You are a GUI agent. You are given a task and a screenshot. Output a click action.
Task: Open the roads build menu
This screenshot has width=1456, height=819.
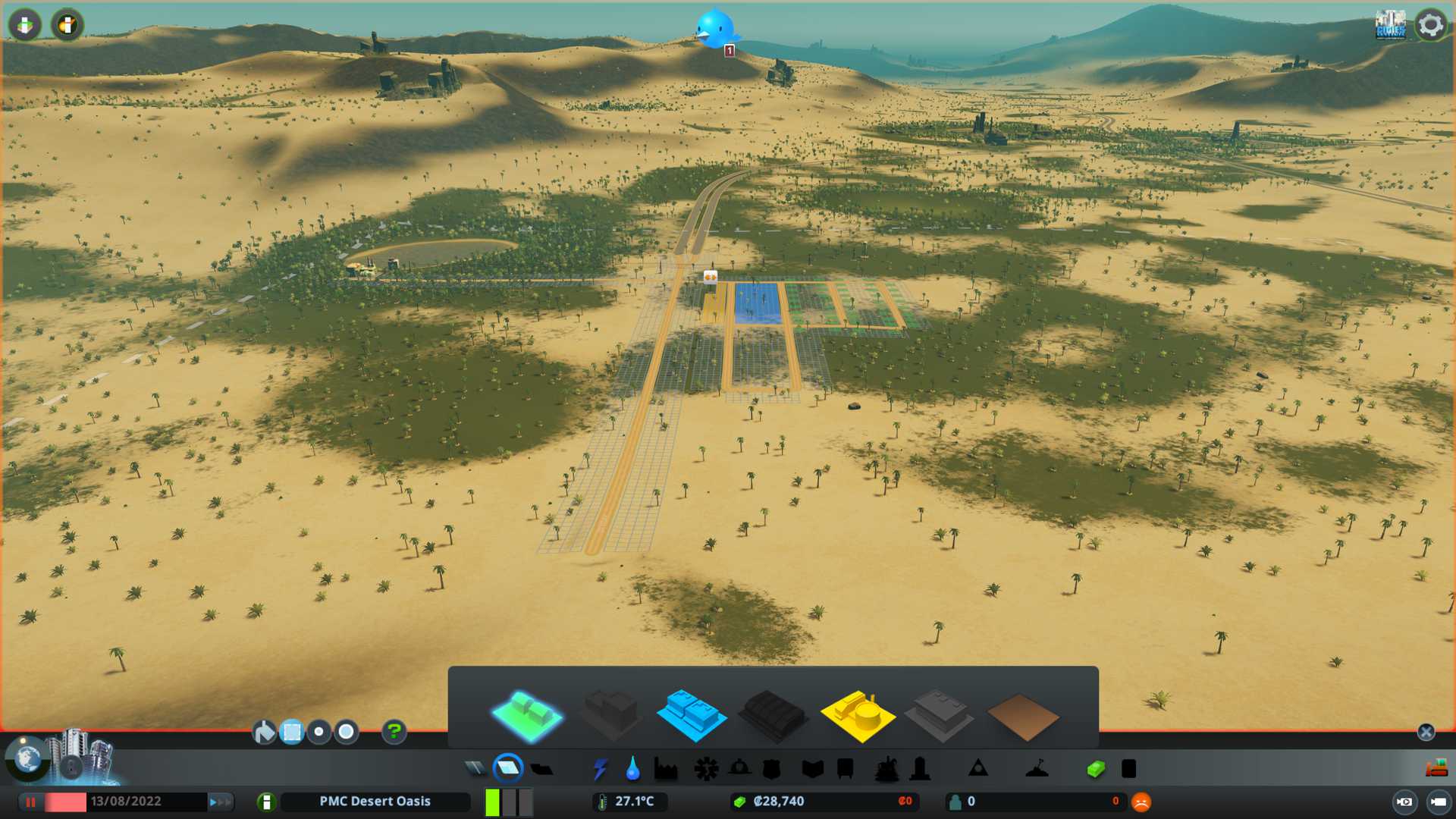(x=475, y=769)
